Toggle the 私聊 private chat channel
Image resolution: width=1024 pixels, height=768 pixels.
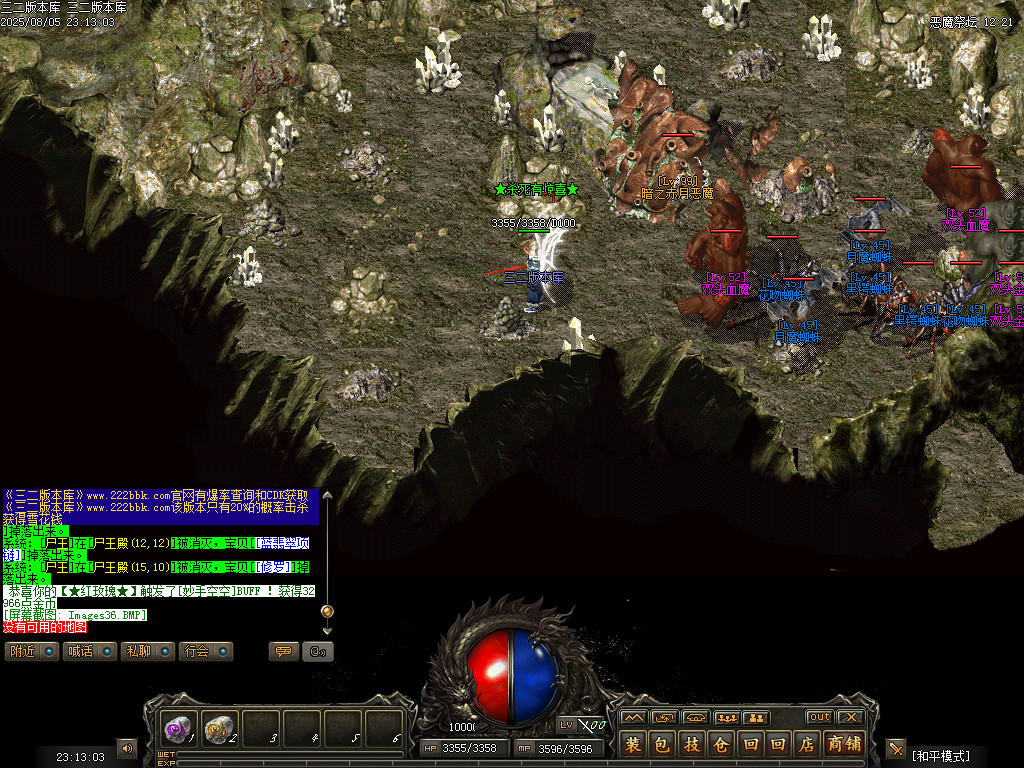click(146, 651)
